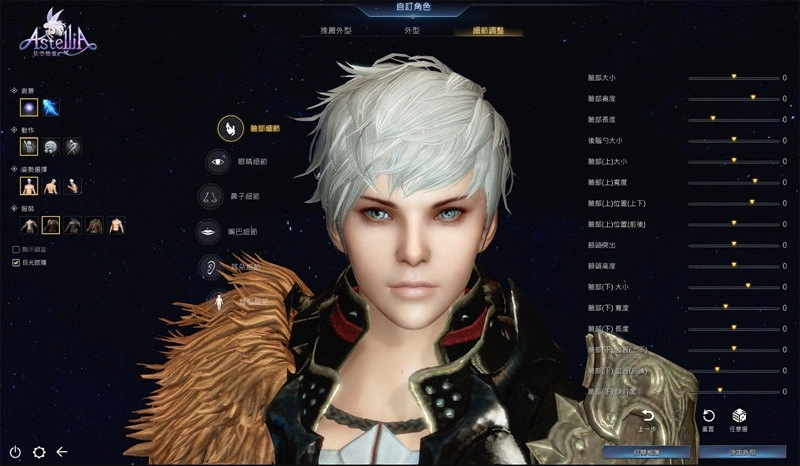This screenshot has width=800, height=466.
Task: Go back using the left arrow icon
Action: pos(62,452)
